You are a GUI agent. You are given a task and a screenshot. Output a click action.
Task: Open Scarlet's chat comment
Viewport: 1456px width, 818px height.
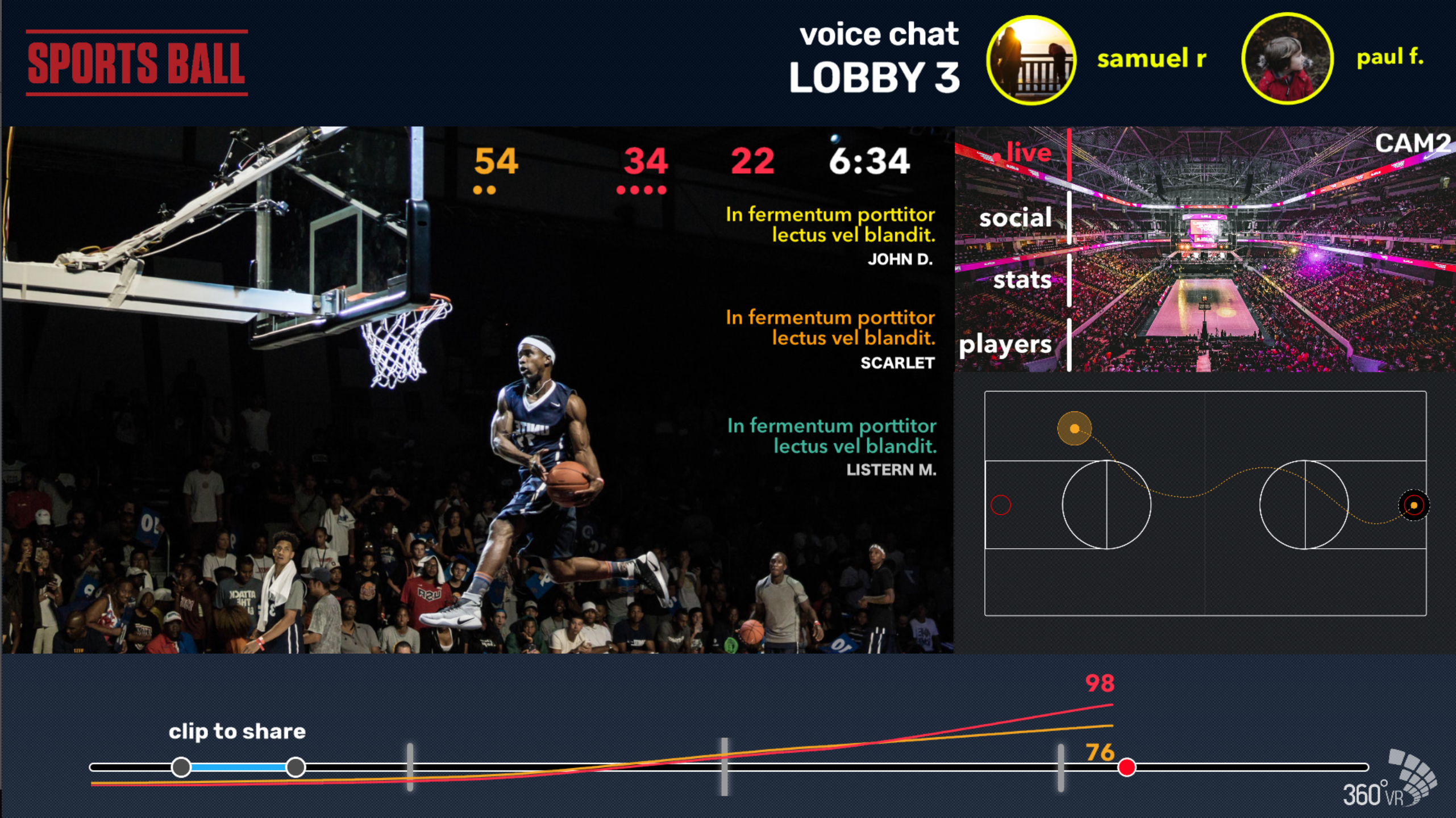[x=830, y=338]
